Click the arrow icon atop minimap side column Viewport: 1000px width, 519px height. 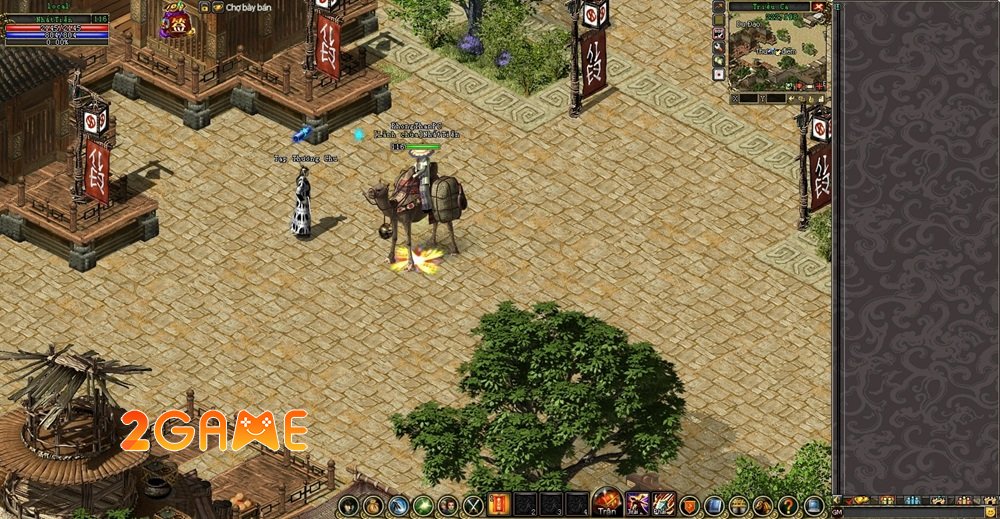(719, 6)
